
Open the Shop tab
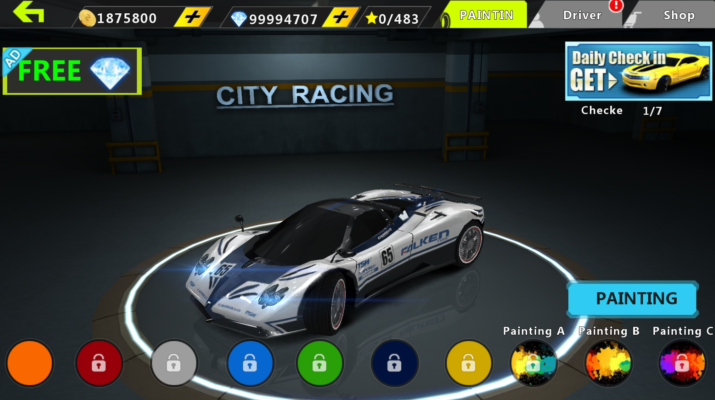pyautogui.click(x=678, y=15)
